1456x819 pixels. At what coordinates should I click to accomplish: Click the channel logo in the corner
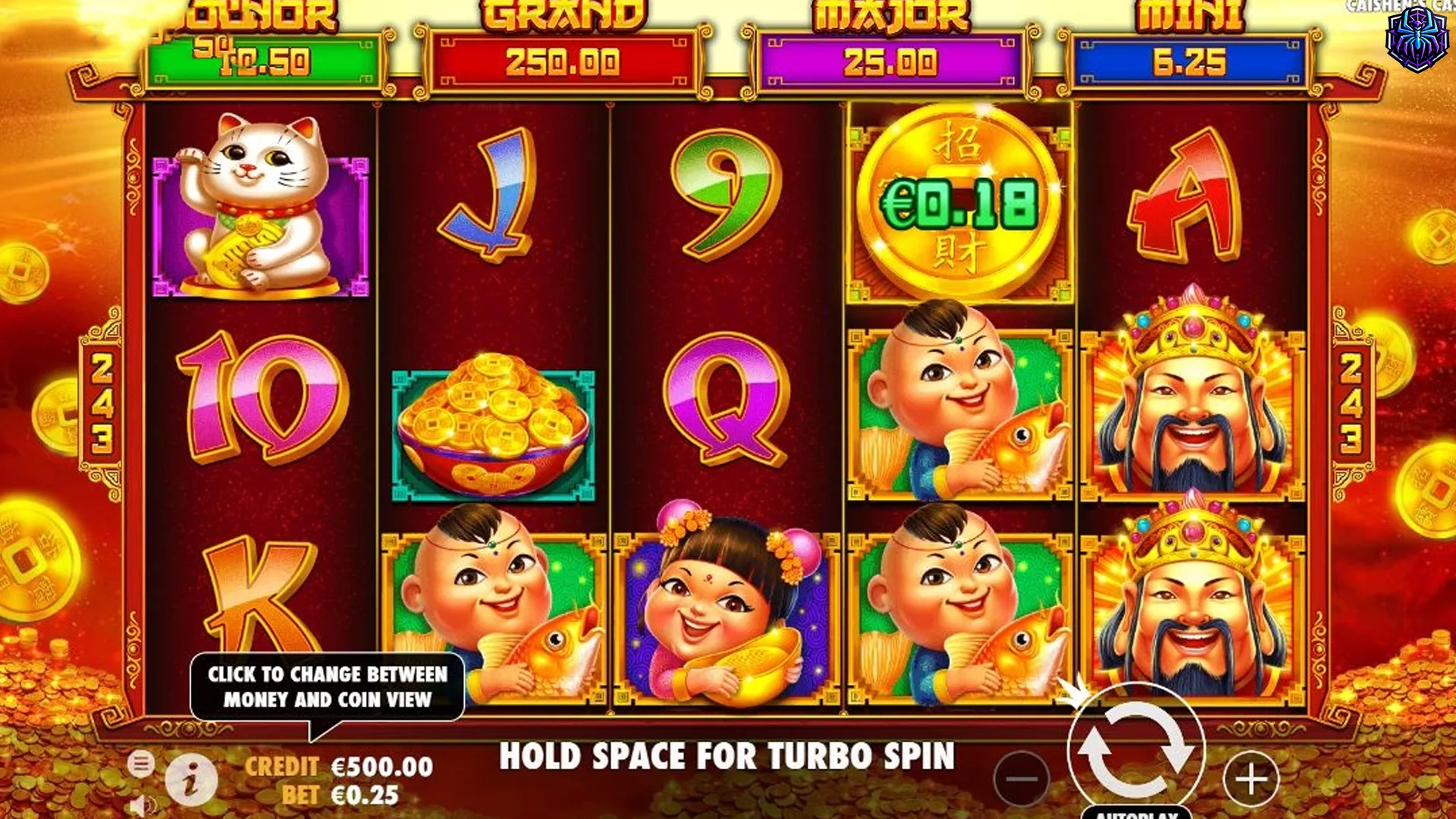1416,39
